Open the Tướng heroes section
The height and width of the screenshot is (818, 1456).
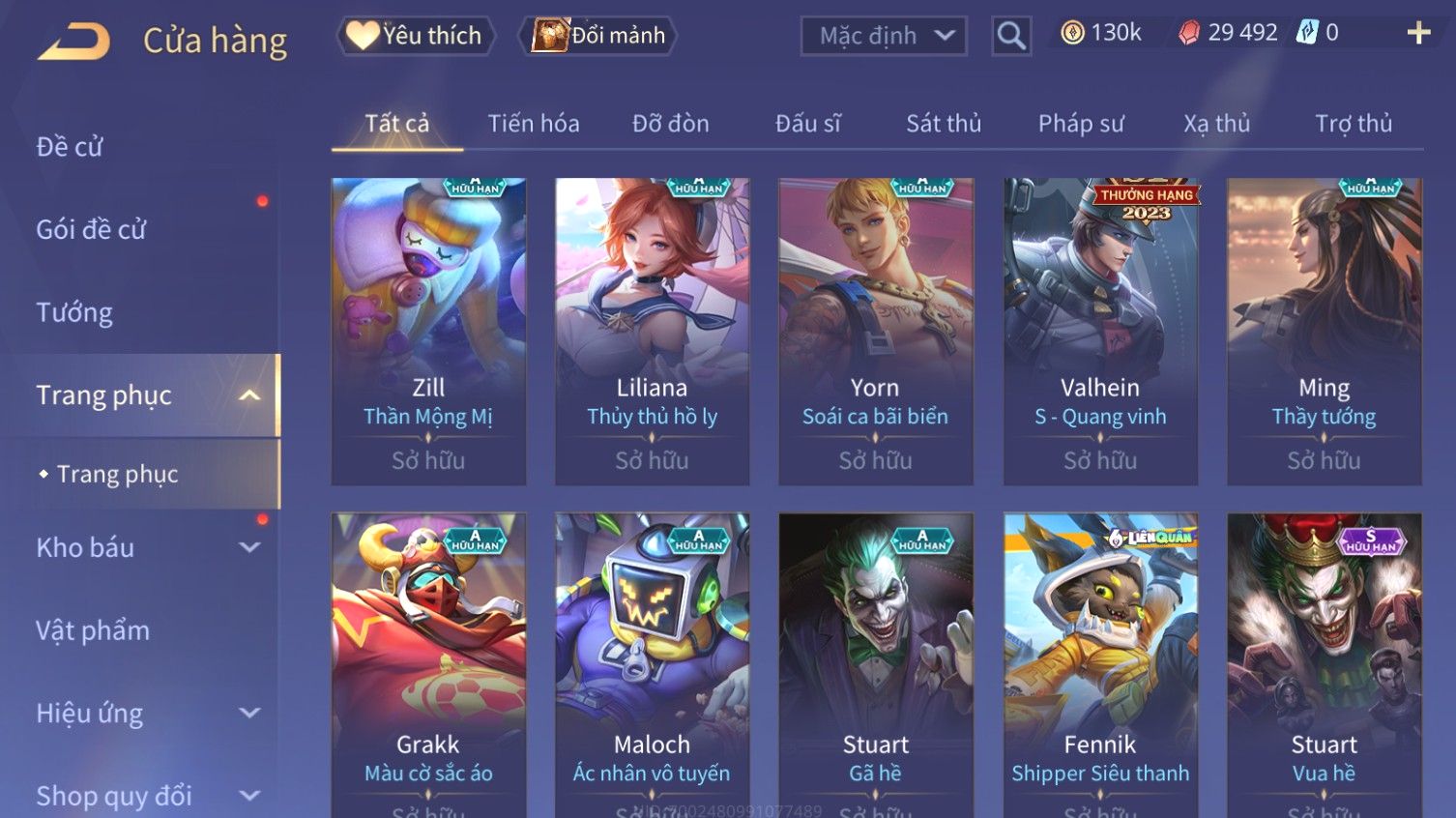(x=74, y=312)
